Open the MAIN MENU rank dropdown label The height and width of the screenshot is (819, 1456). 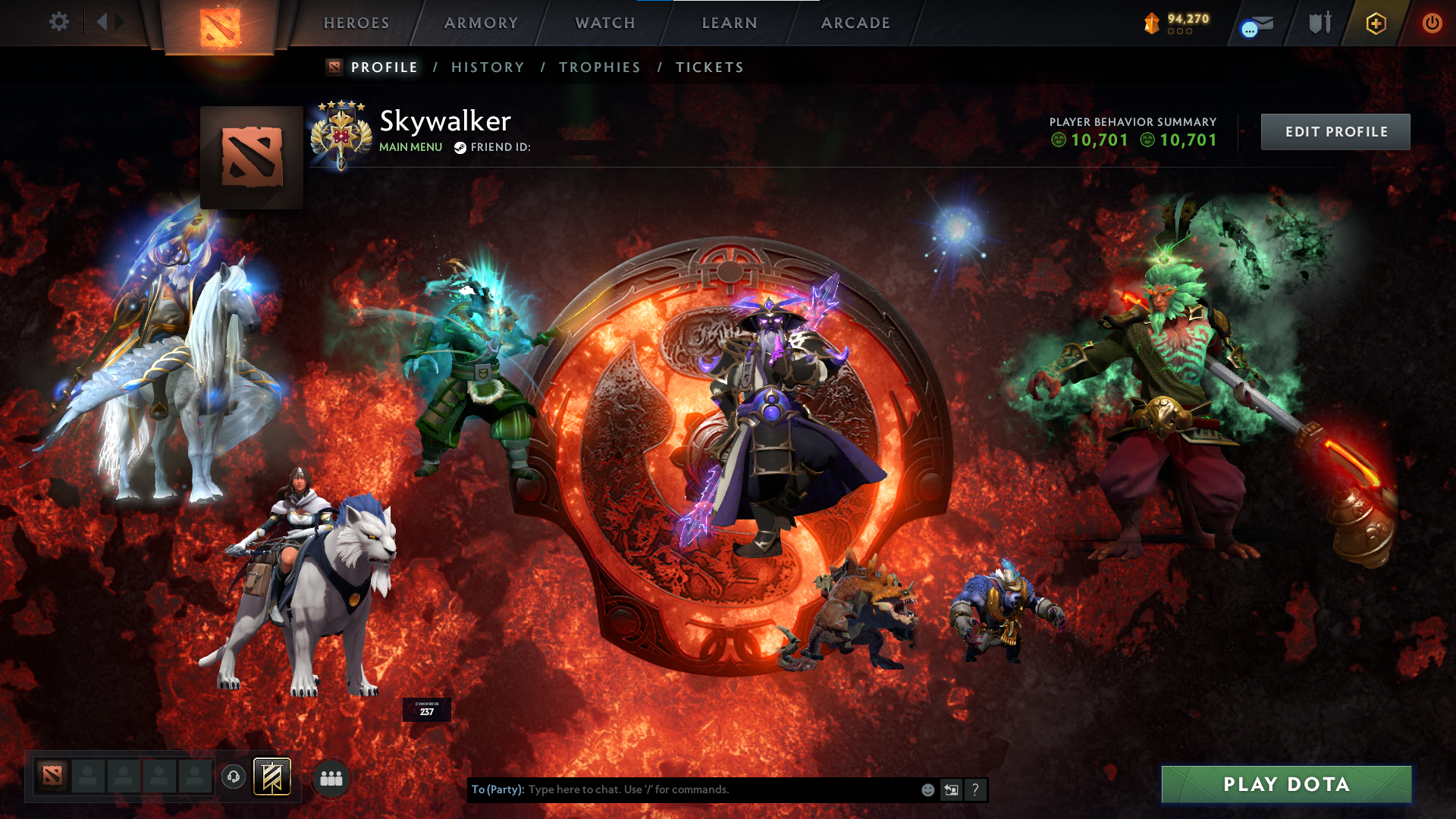point(409,147)
